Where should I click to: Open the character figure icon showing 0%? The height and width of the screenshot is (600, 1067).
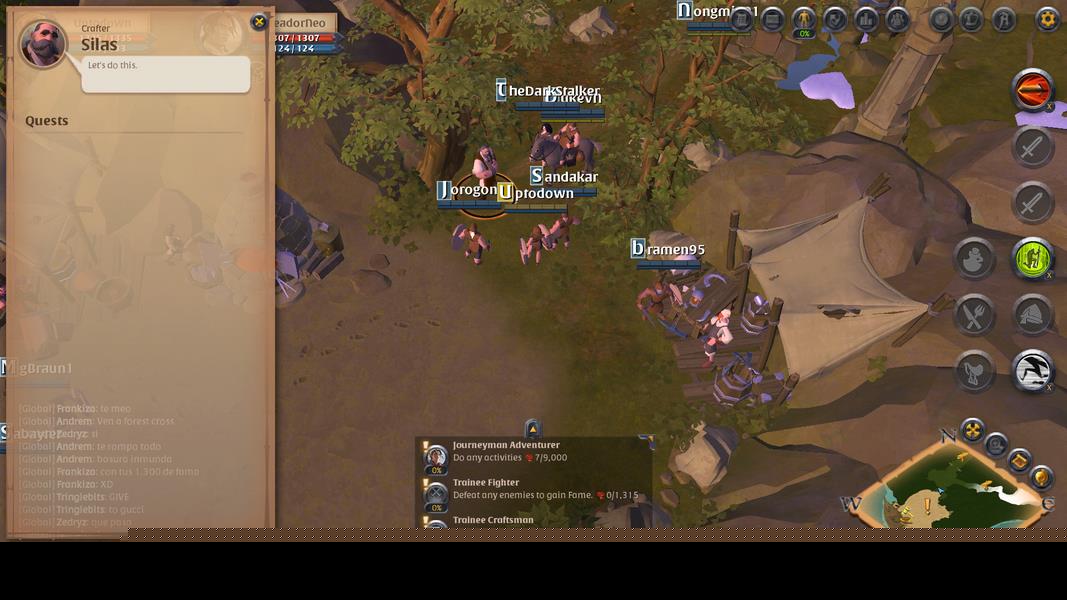(x=804, y=19)
